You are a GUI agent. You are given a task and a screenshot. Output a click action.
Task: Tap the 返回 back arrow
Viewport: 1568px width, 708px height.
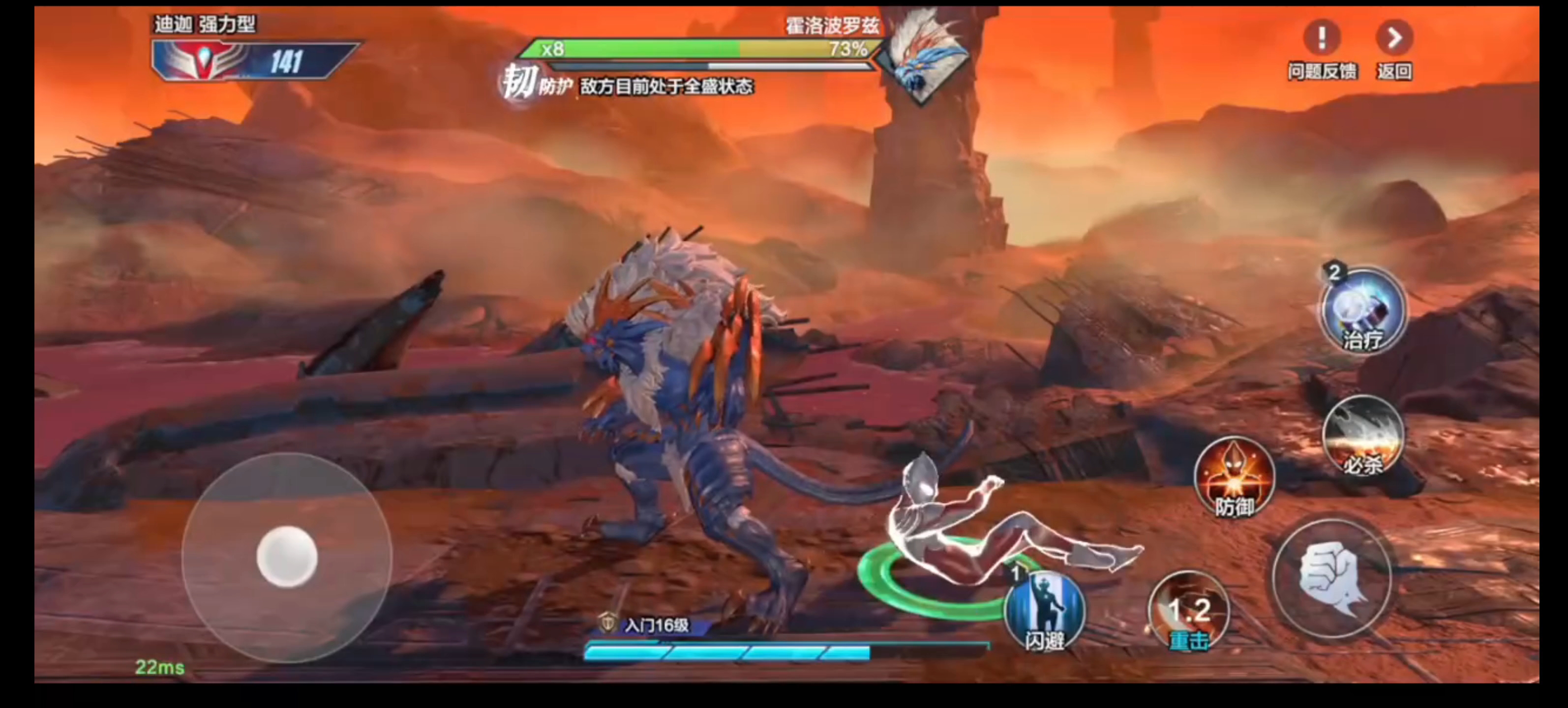(x=1394, y=39)
